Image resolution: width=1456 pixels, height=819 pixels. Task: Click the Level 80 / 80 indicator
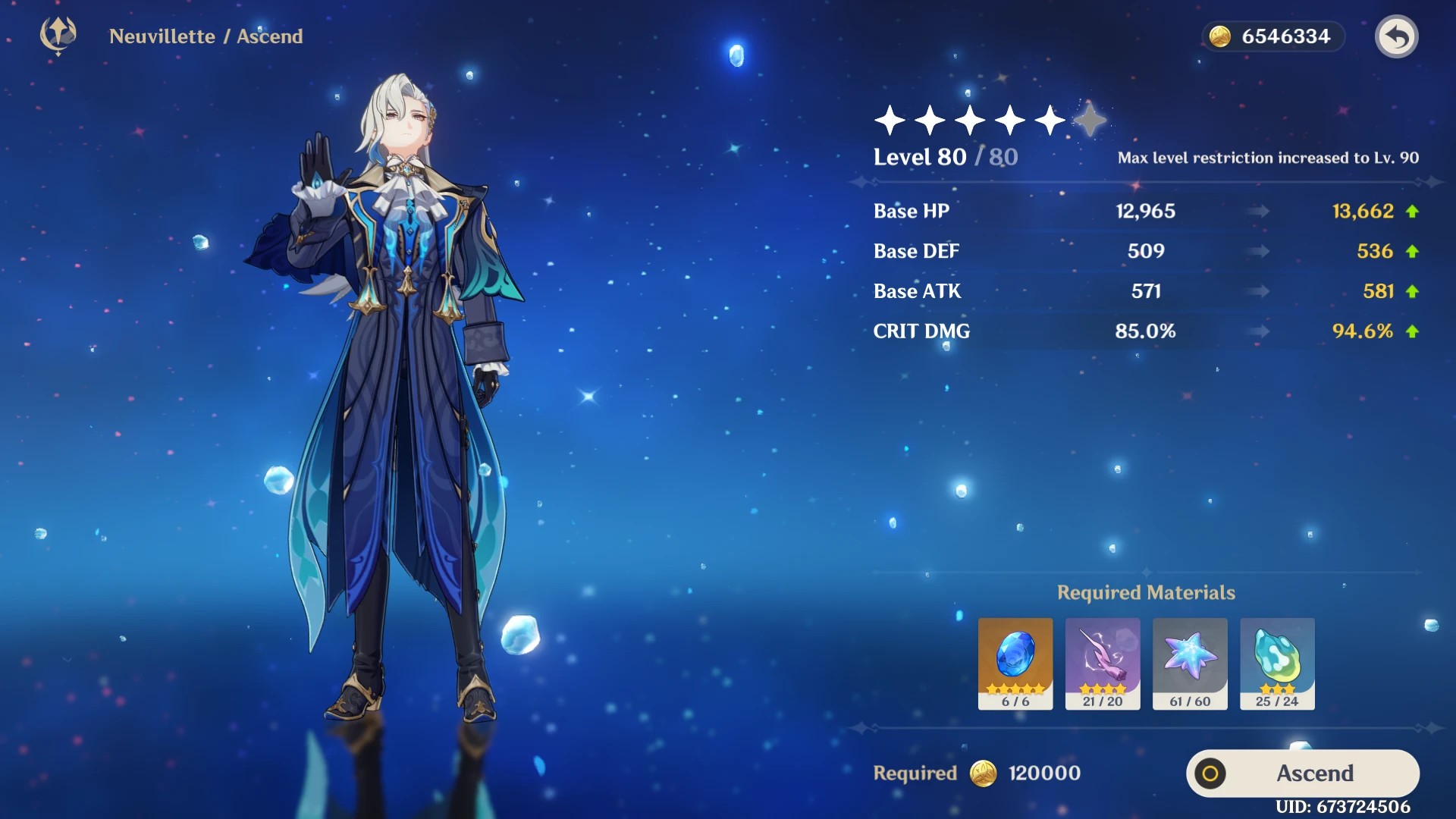943,157
